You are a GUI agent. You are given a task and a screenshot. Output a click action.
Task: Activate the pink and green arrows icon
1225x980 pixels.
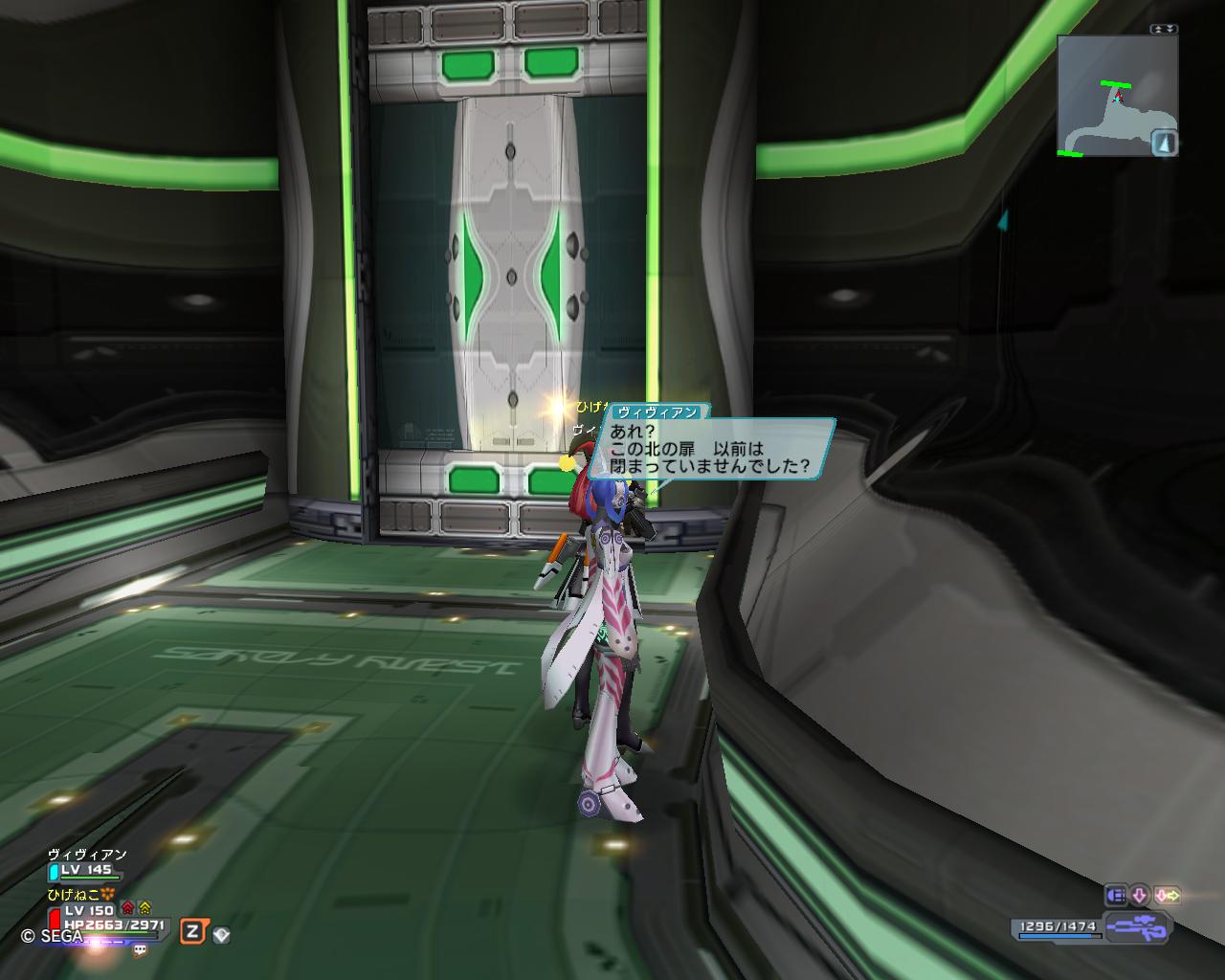[1167, 896]
